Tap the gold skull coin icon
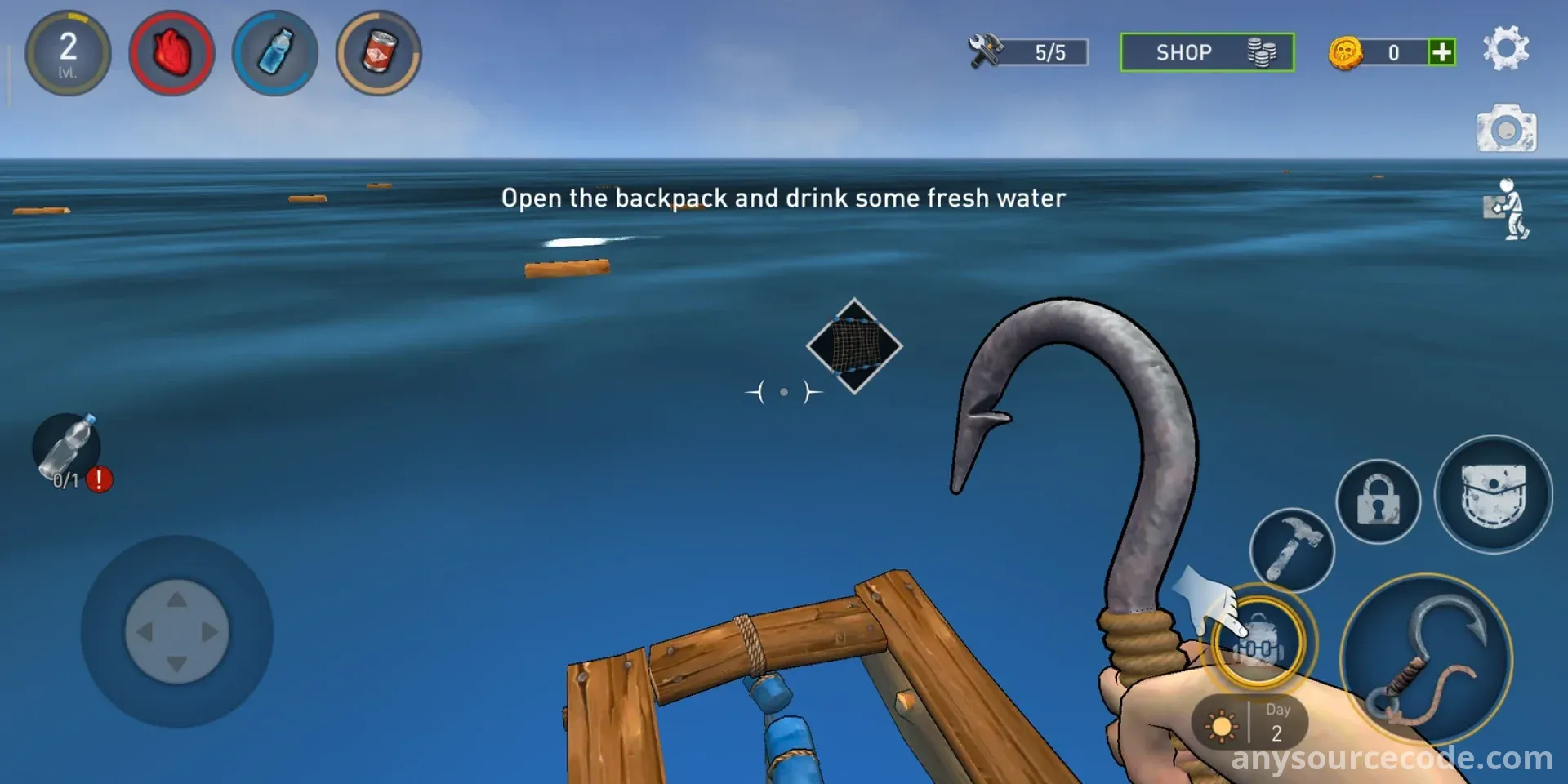 tap(1345, 53)
